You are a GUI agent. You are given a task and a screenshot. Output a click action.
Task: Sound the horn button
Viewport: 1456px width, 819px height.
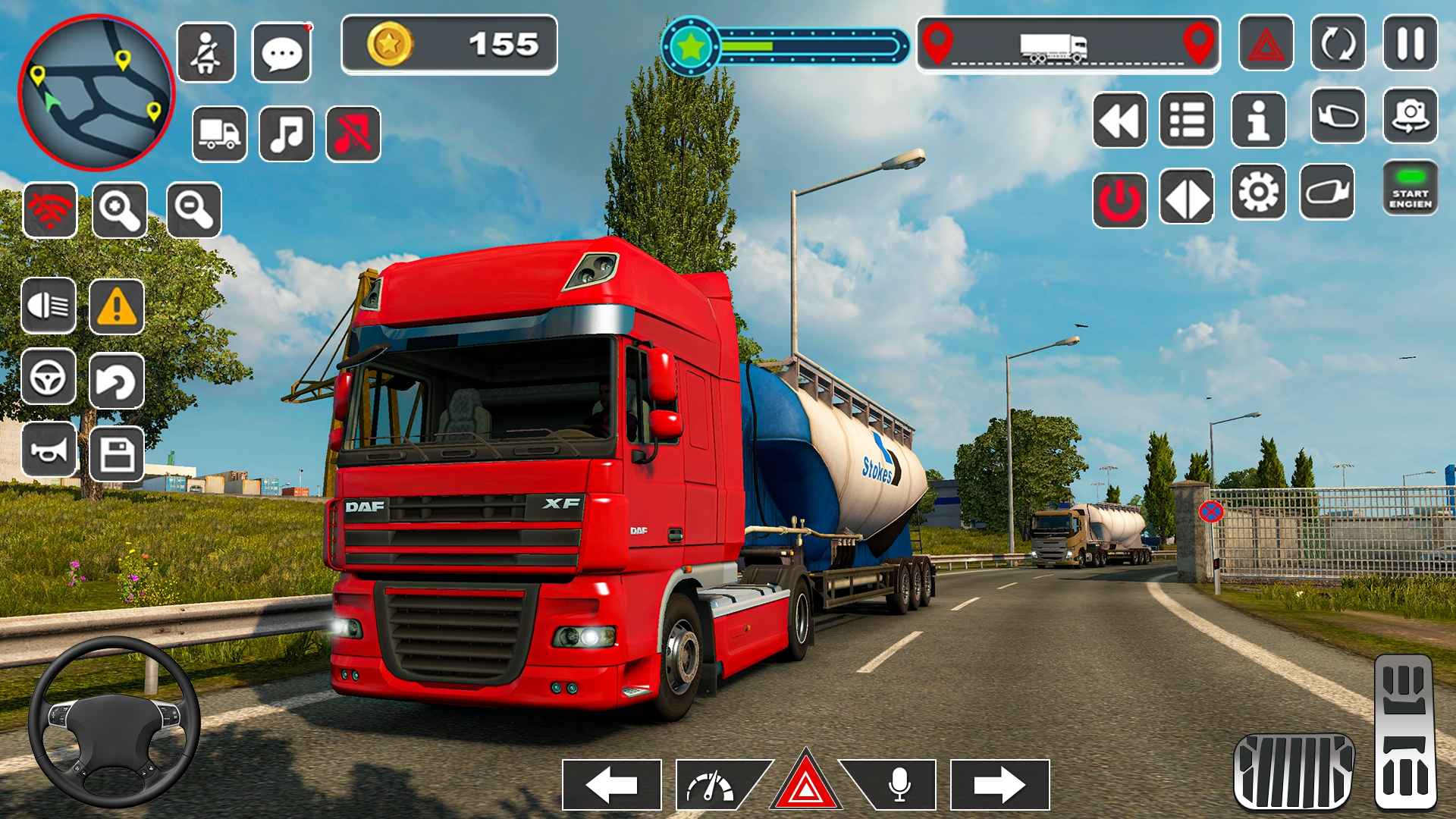(x=49, y=450)
